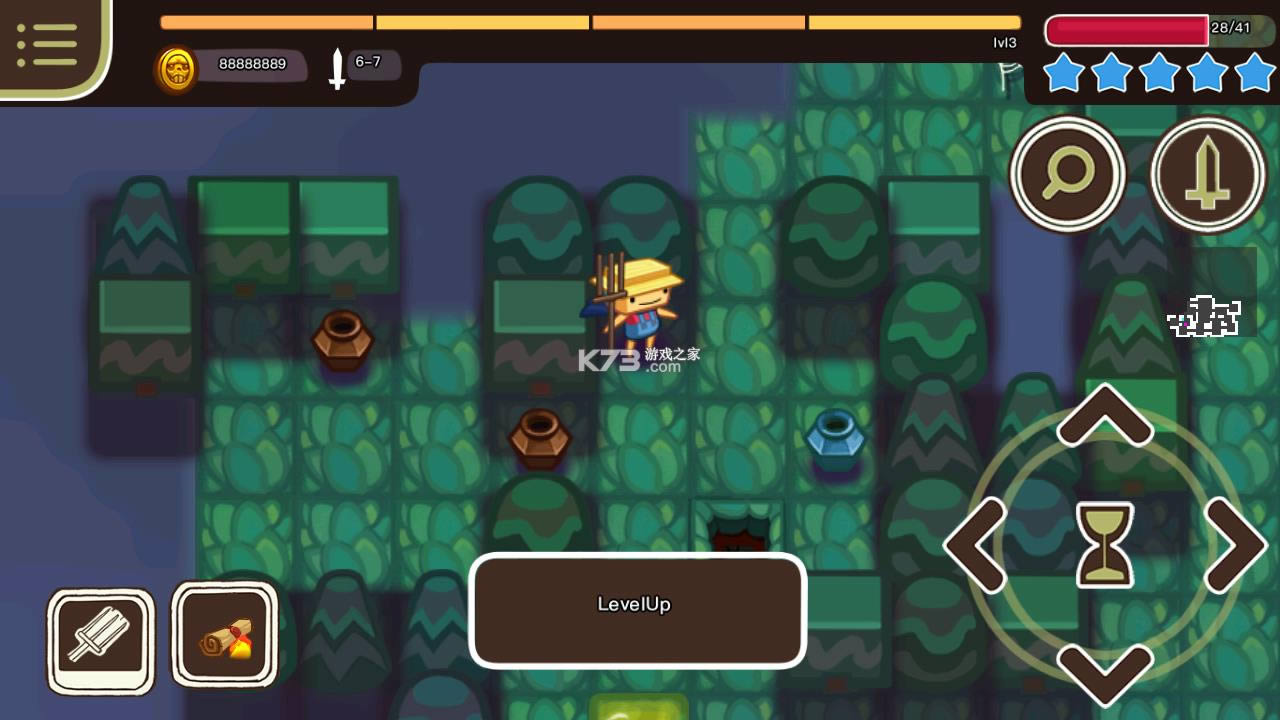Viewport: 1280px width, 720px height.
Task: Tap the sword attack action icon
Action: tap(1207, 172)
